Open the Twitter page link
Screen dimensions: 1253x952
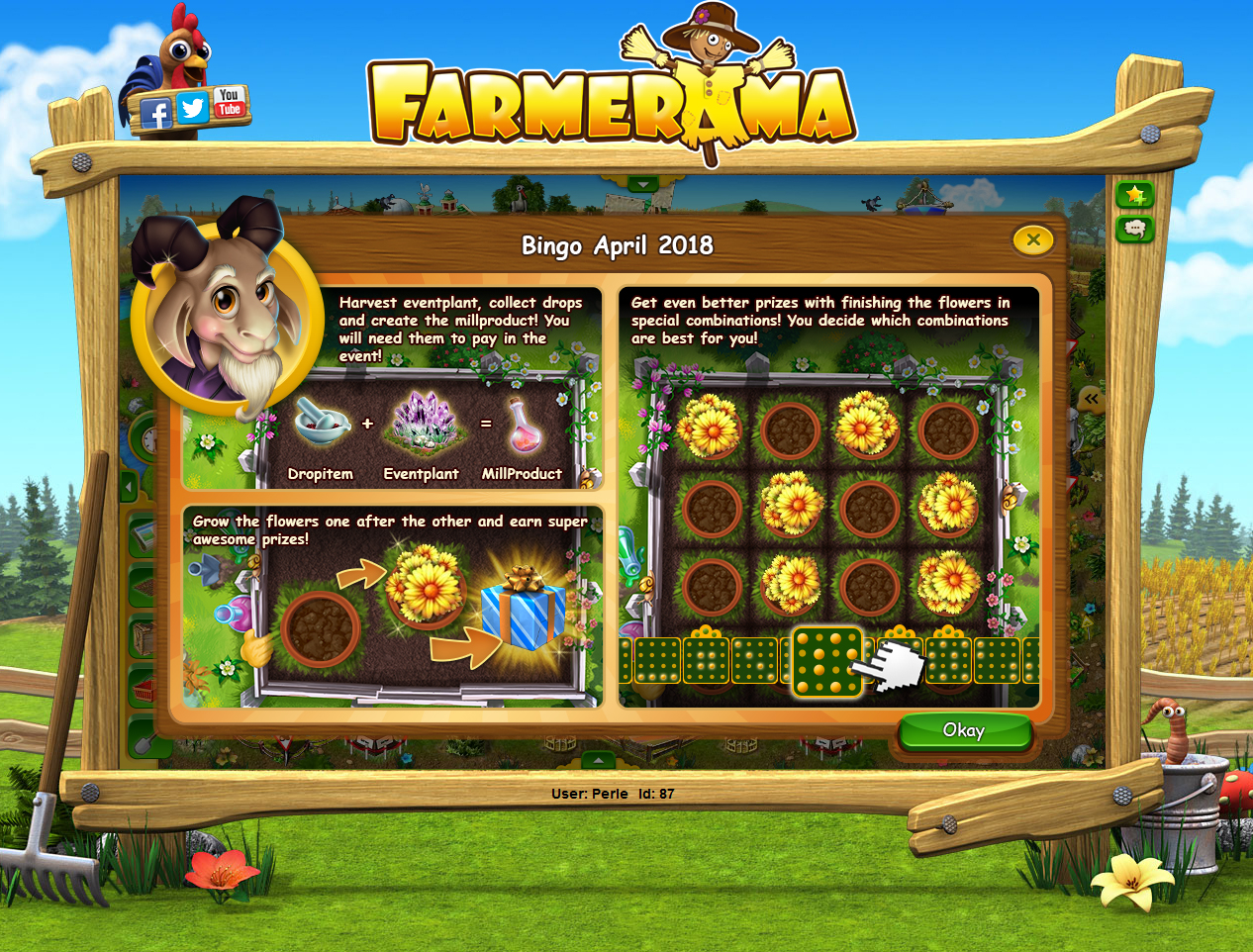[193, 108]
